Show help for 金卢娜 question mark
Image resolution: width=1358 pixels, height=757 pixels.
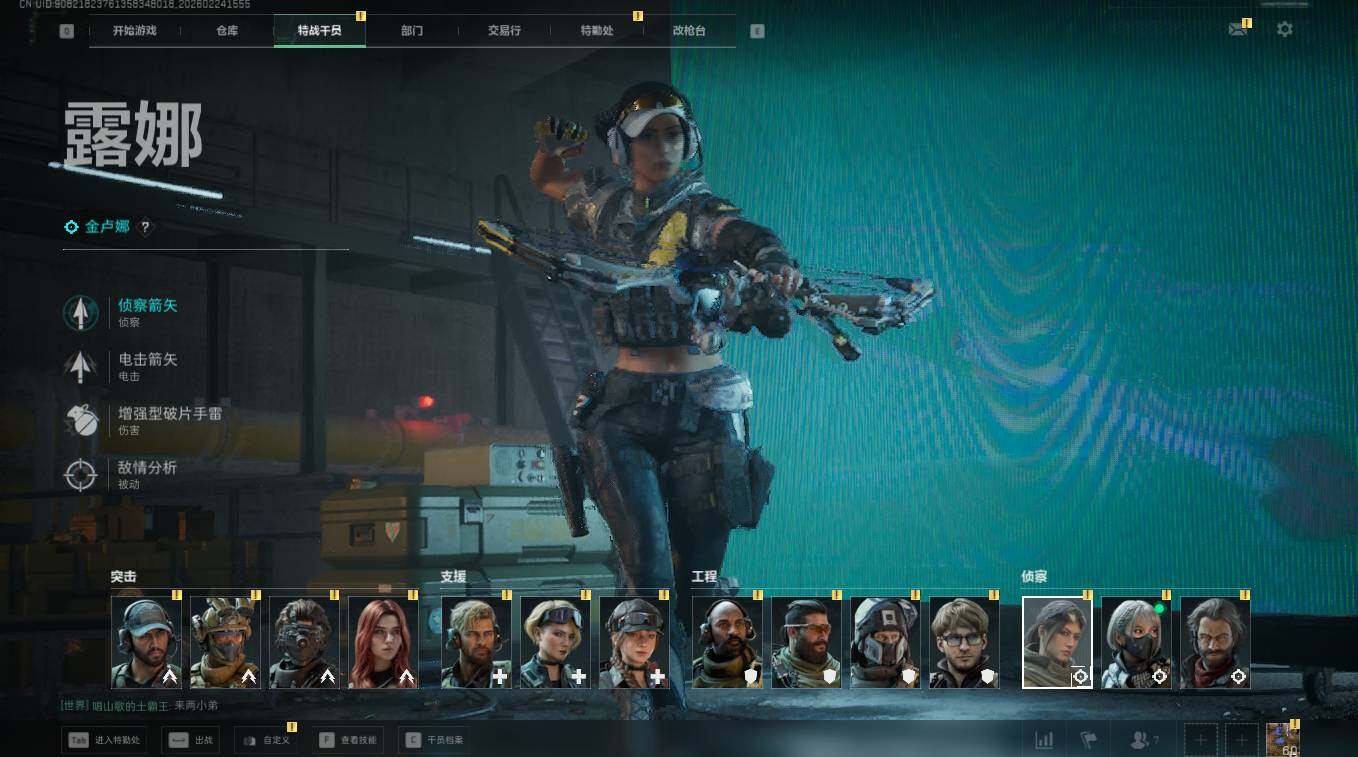145,228
